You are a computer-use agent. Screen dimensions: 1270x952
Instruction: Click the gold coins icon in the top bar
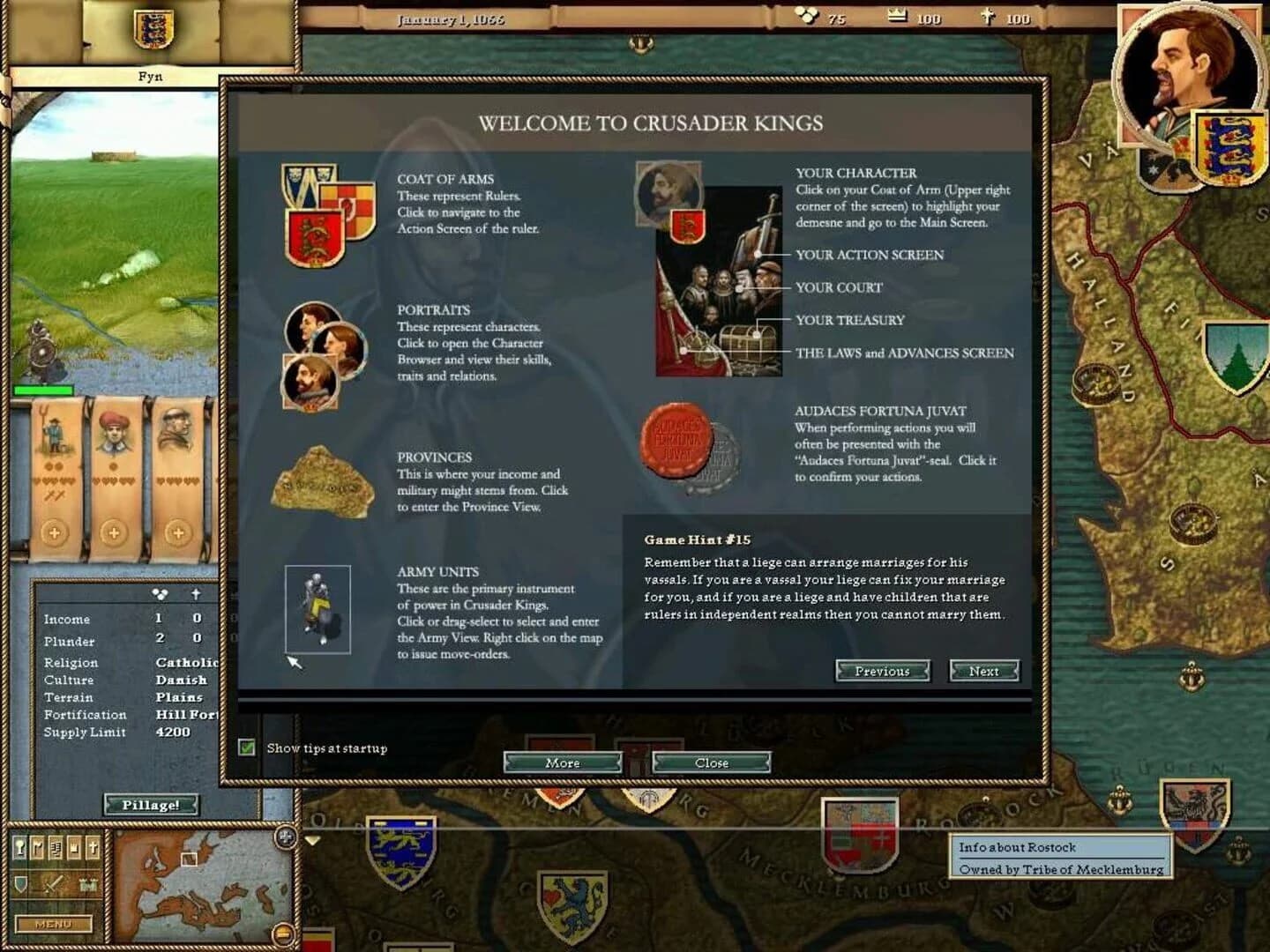(x=806, y=16)
